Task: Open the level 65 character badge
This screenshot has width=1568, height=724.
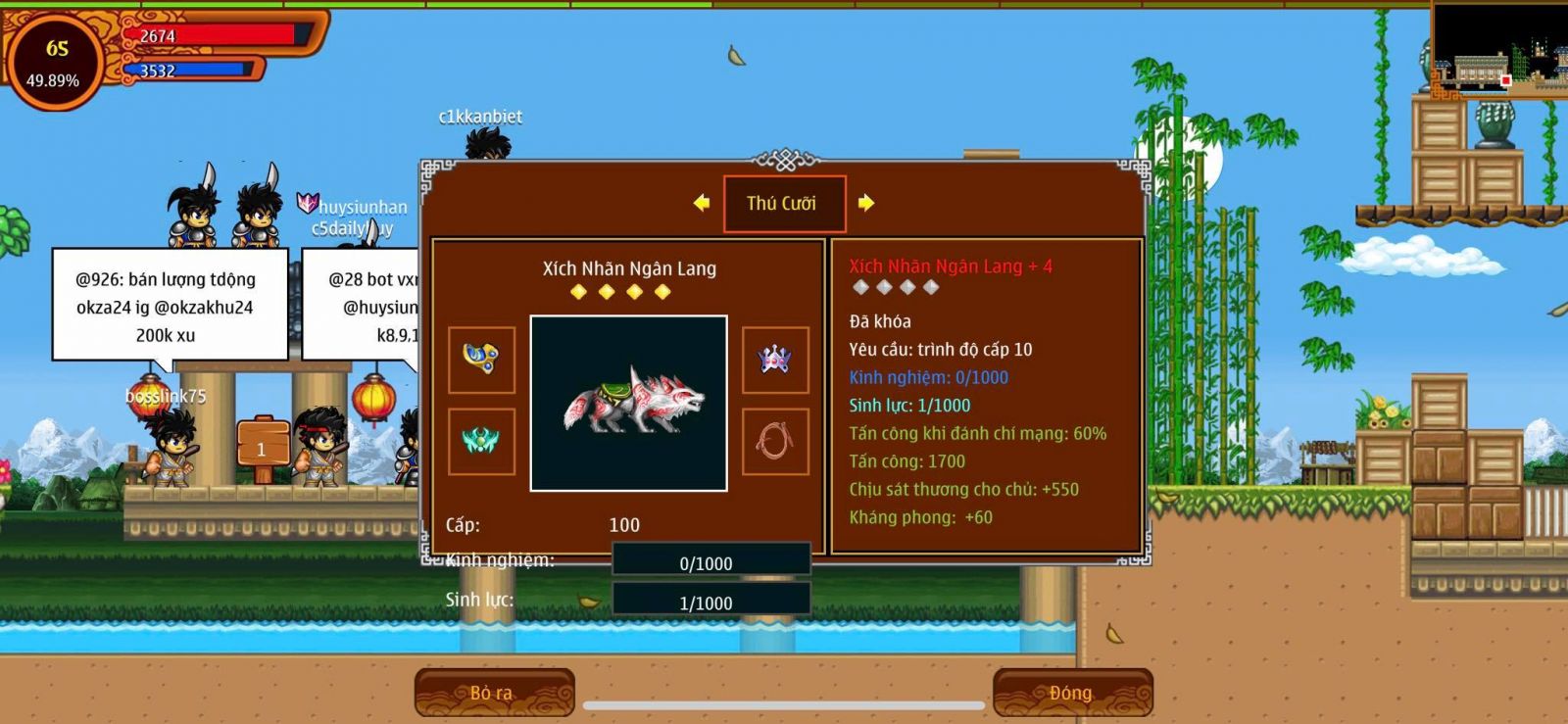Action: tap(56, 61)
